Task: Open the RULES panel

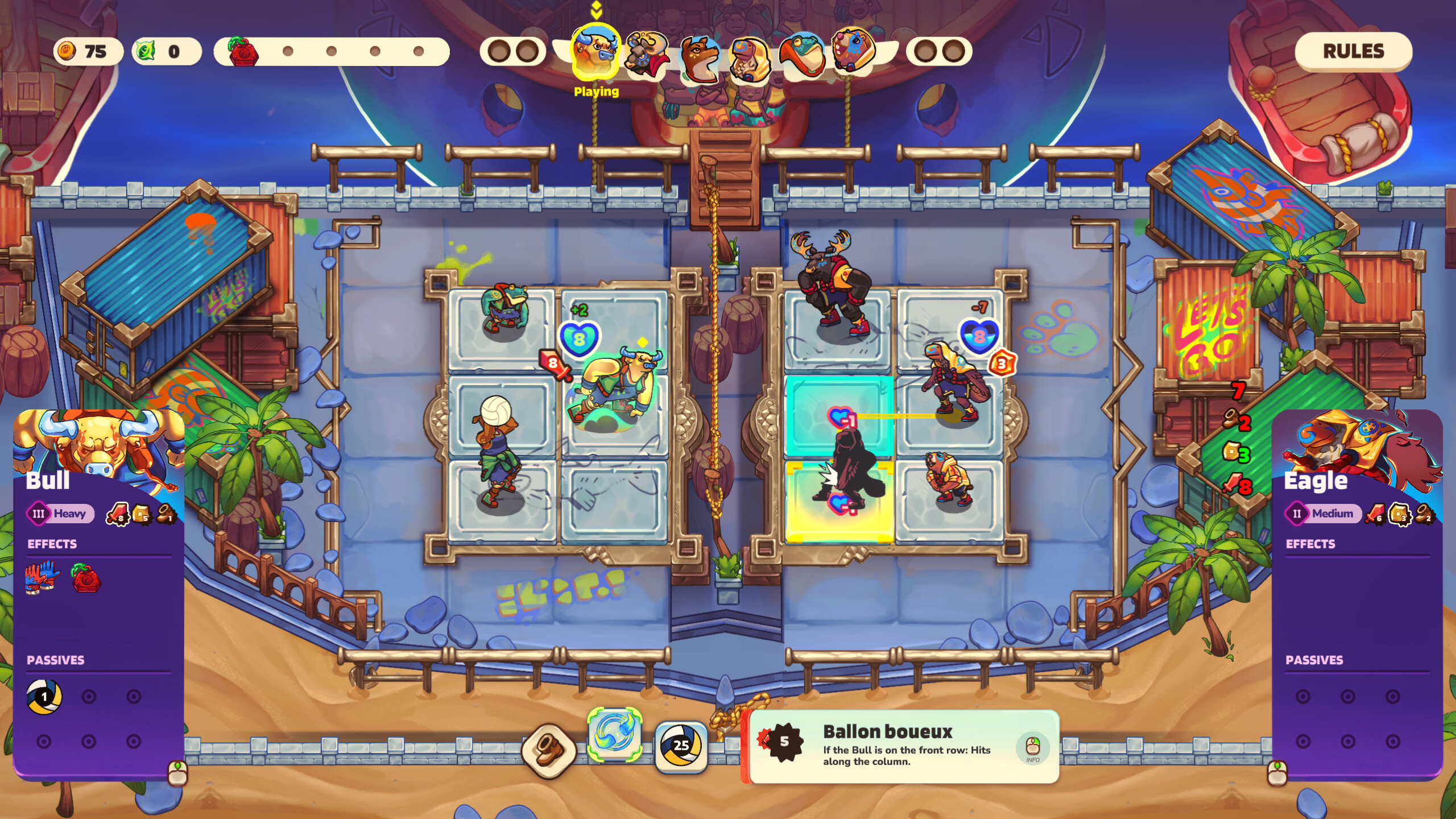Action: pos(1353,51)
